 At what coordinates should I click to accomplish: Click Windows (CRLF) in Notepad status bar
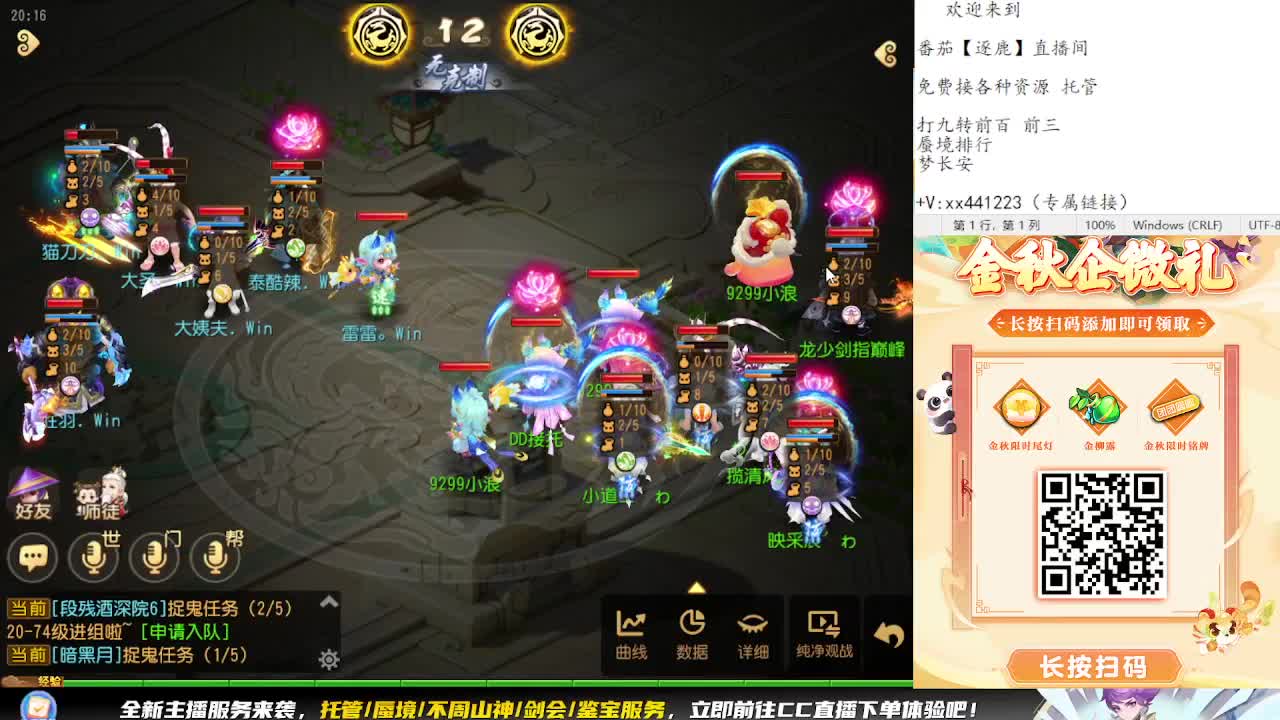point(1180,225)
